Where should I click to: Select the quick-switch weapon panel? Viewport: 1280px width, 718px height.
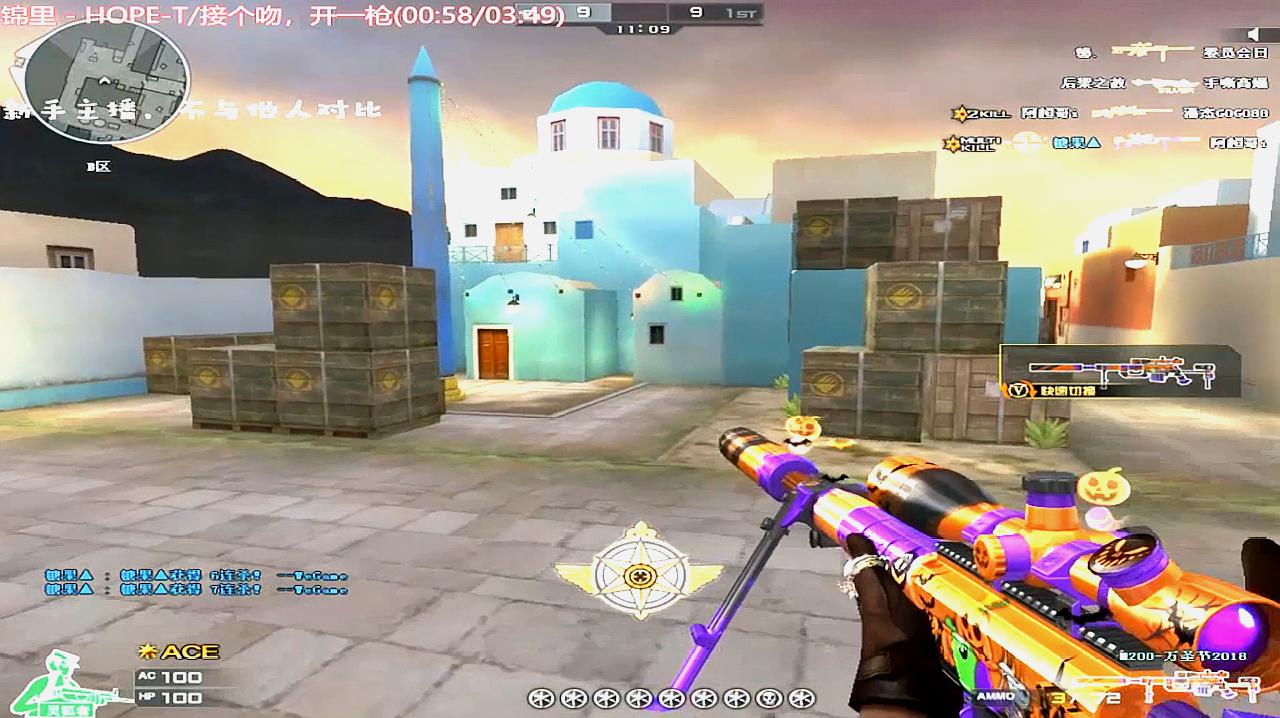1120,372
